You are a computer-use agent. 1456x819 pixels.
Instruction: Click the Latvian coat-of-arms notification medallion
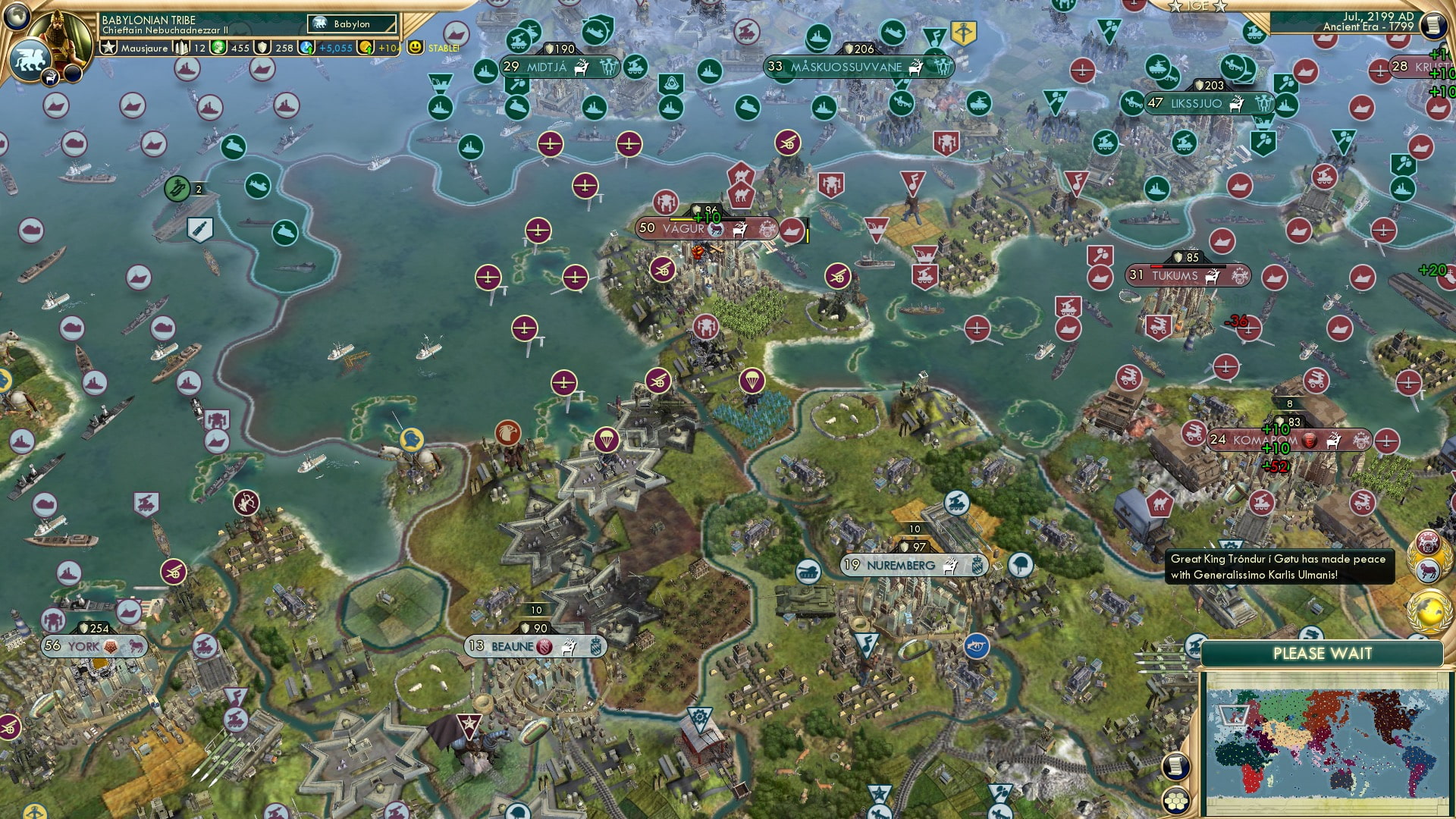pyautogui.click(x=1428, y=541)
